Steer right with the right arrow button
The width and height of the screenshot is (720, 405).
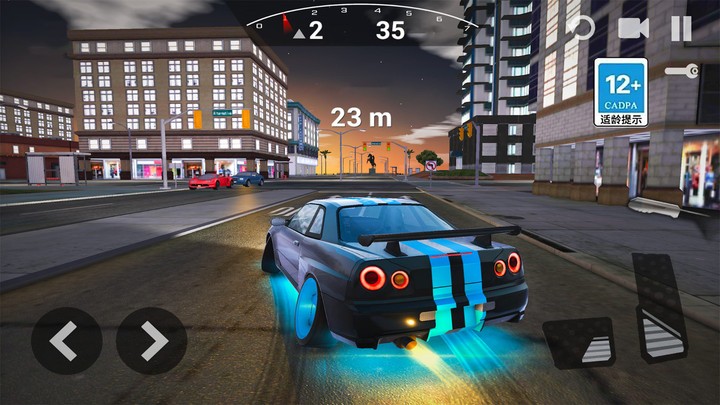tap(152, 341)
